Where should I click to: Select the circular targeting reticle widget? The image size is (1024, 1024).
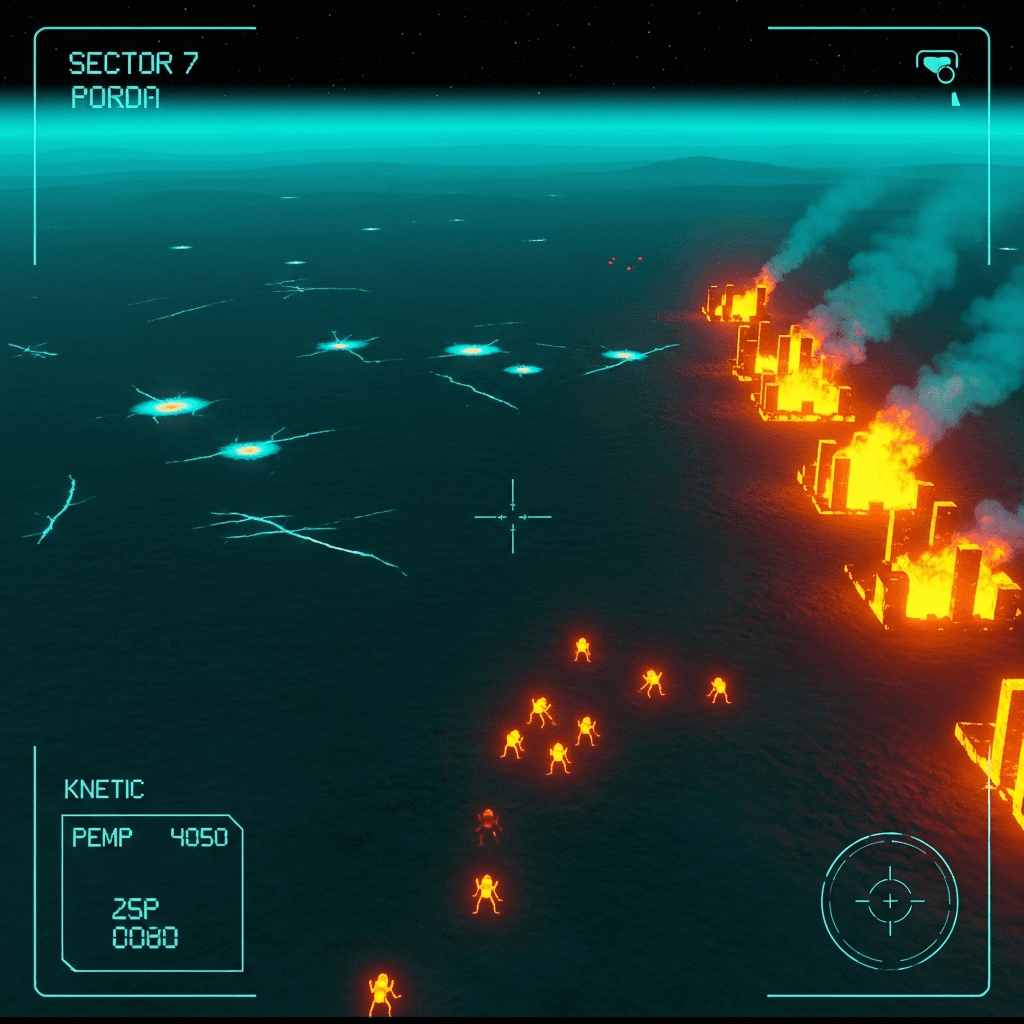point(889,901)
